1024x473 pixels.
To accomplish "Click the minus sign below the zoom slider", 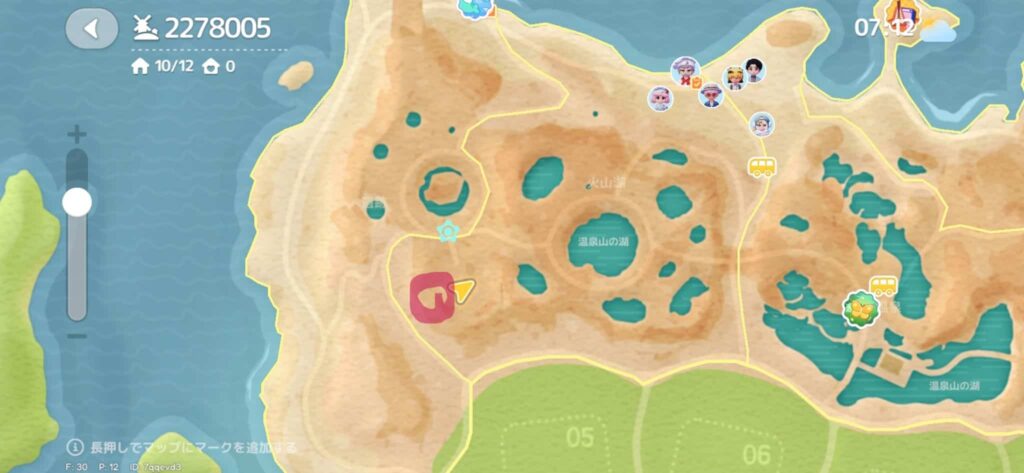I will (77, 335).
